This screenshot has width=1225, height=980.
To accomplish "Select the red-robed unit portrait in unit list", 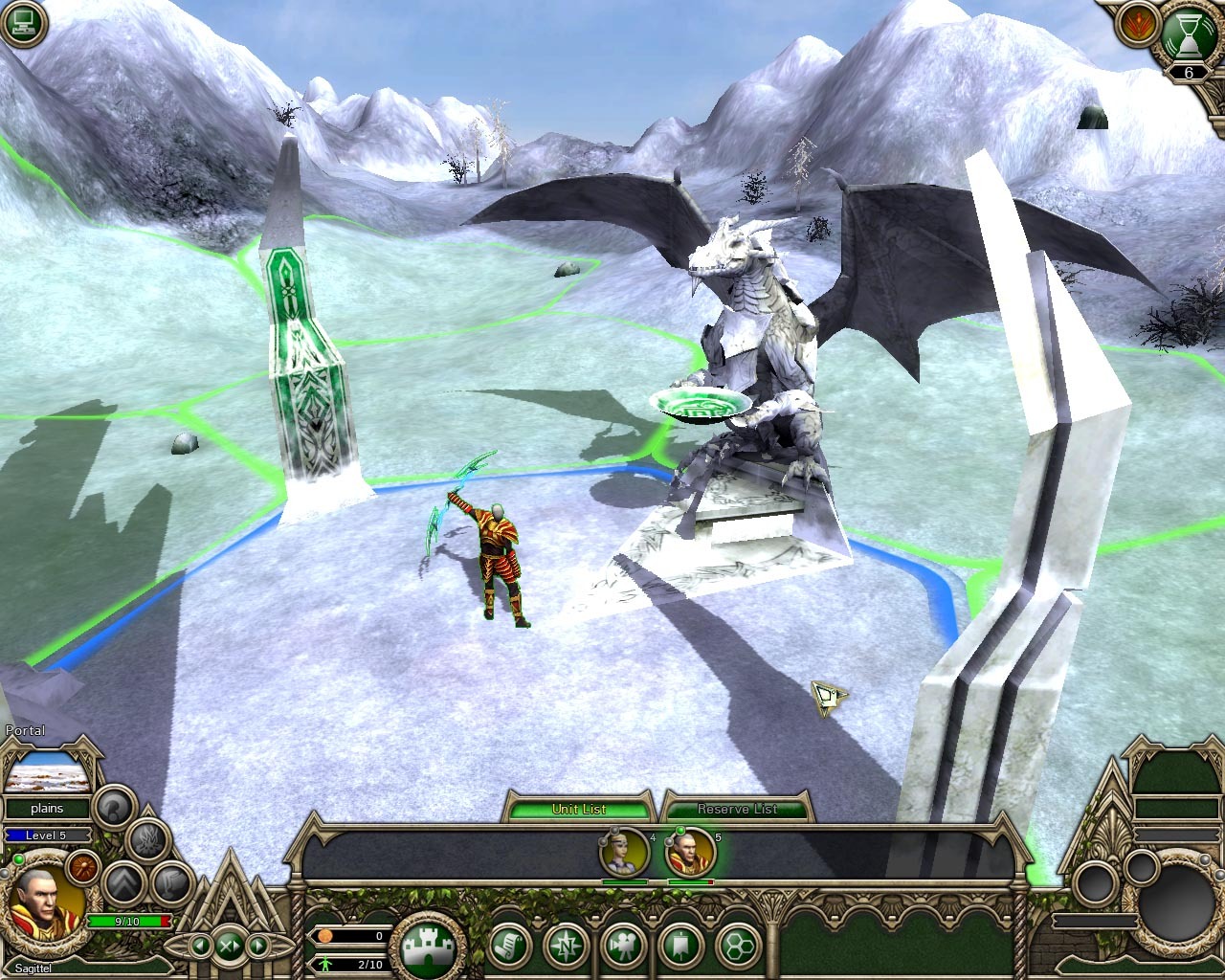I will 689,852.
